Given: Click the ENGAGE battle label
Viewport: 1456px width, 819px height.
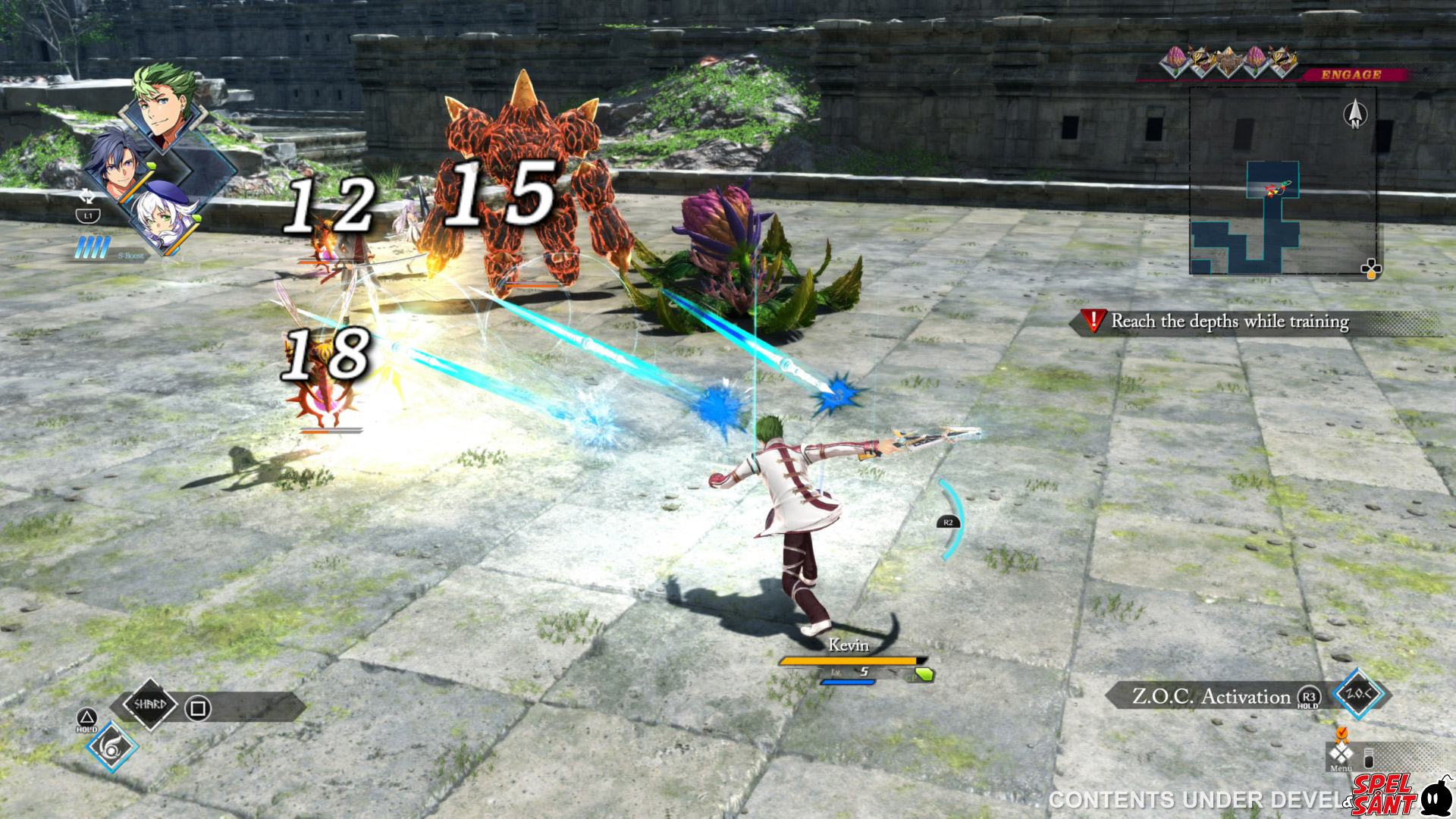Looking at the screenshot, I should click(1351, 74).
